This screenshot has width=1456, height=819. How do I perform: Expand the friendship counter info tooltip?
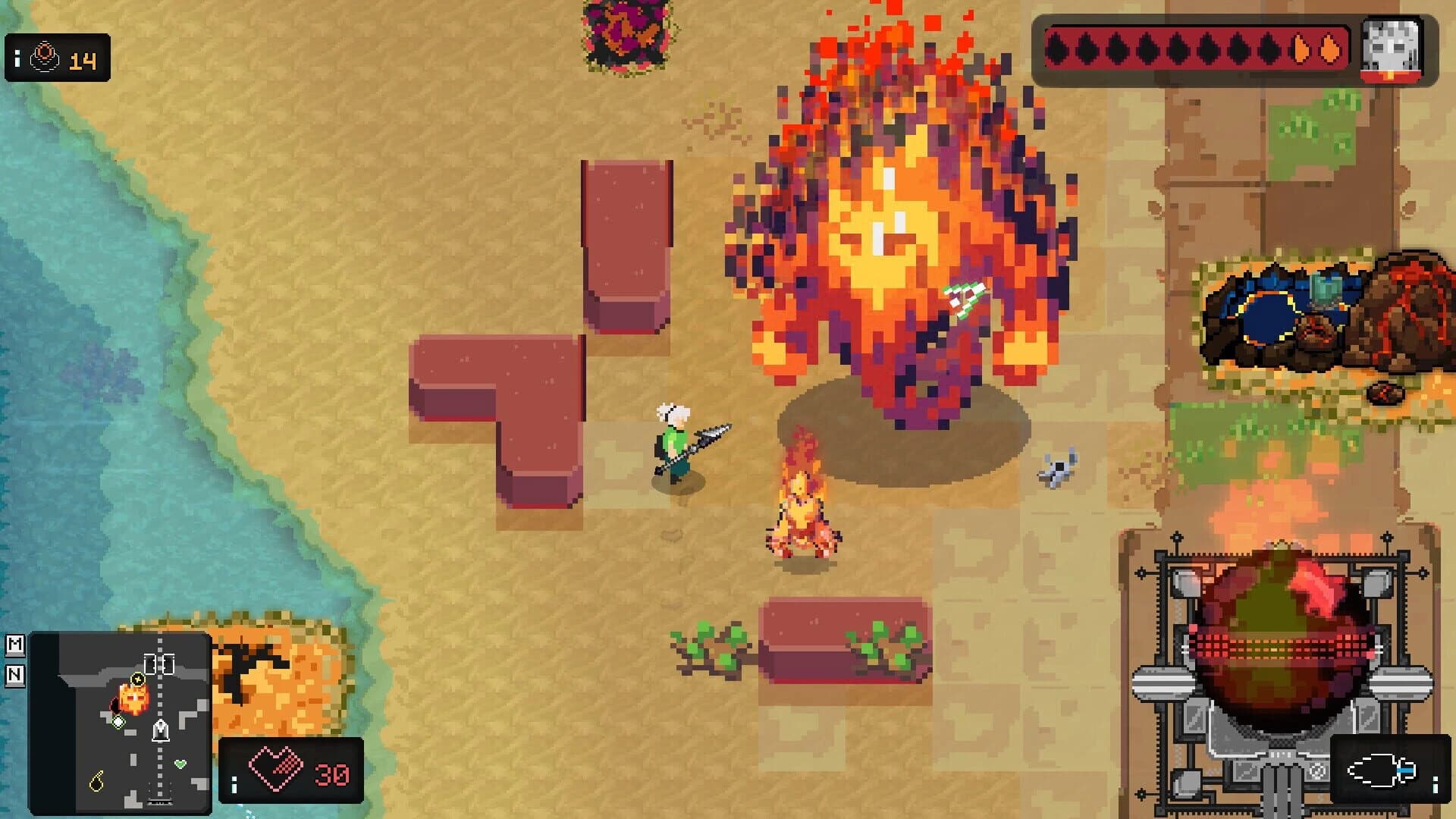(234, 783)
